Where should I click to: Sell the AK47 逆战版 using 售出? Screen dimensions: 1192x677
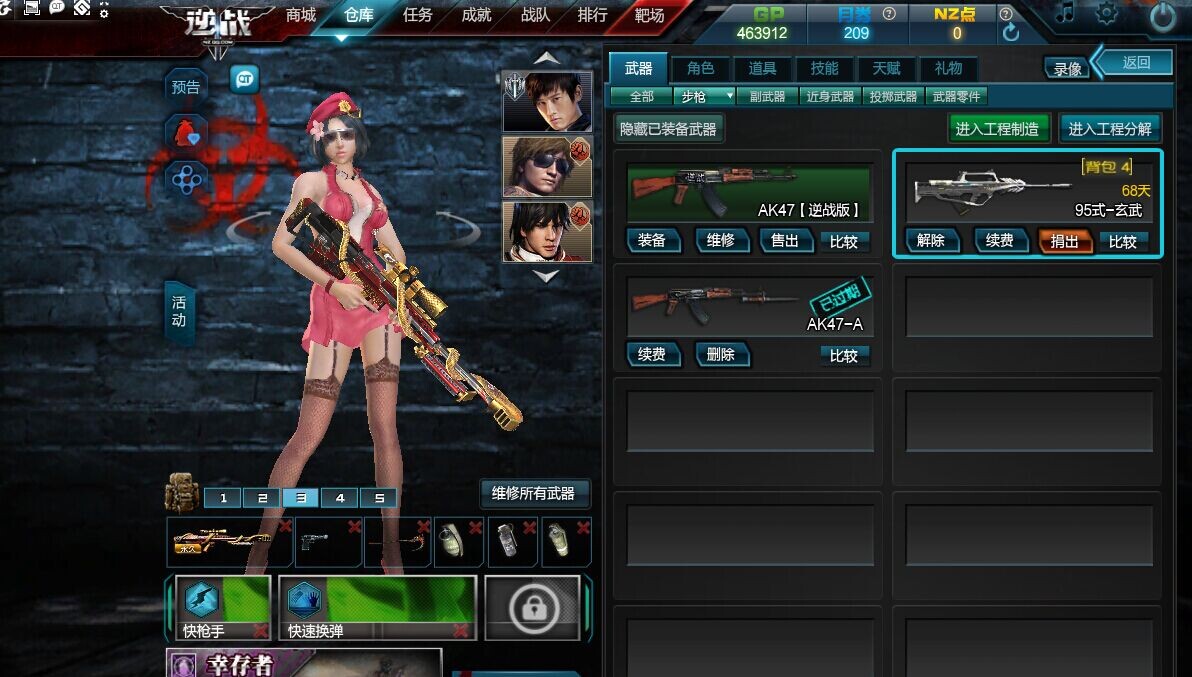tap(785, 241)
